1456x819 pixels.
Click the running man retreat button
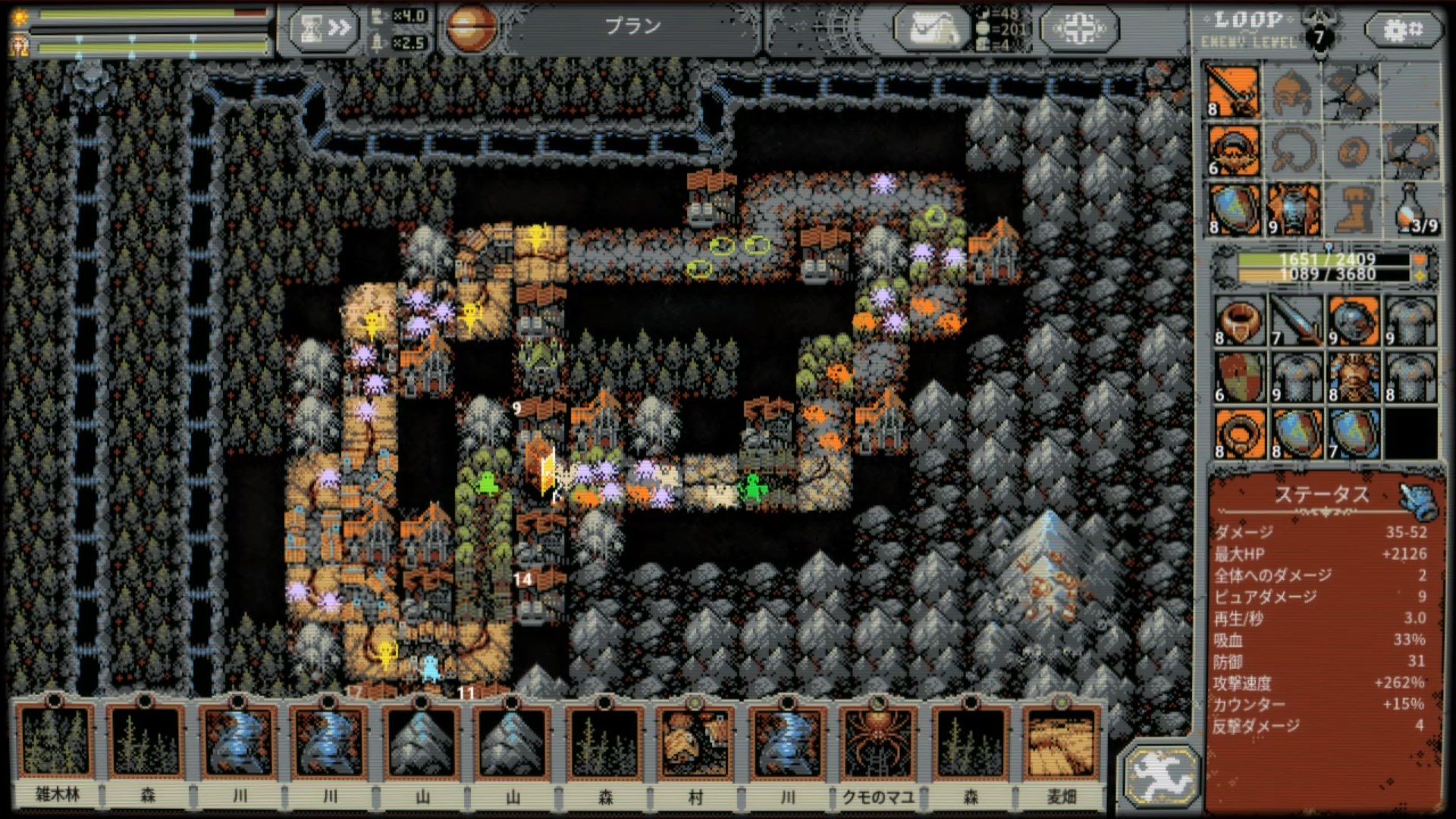tap(1159, 774)
